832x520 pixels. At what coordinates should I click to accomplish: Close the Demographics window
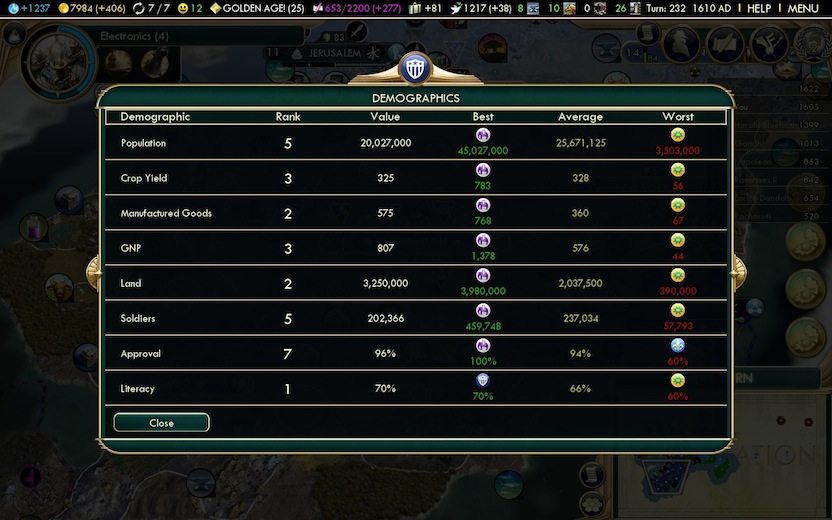[x=161, y=423]
